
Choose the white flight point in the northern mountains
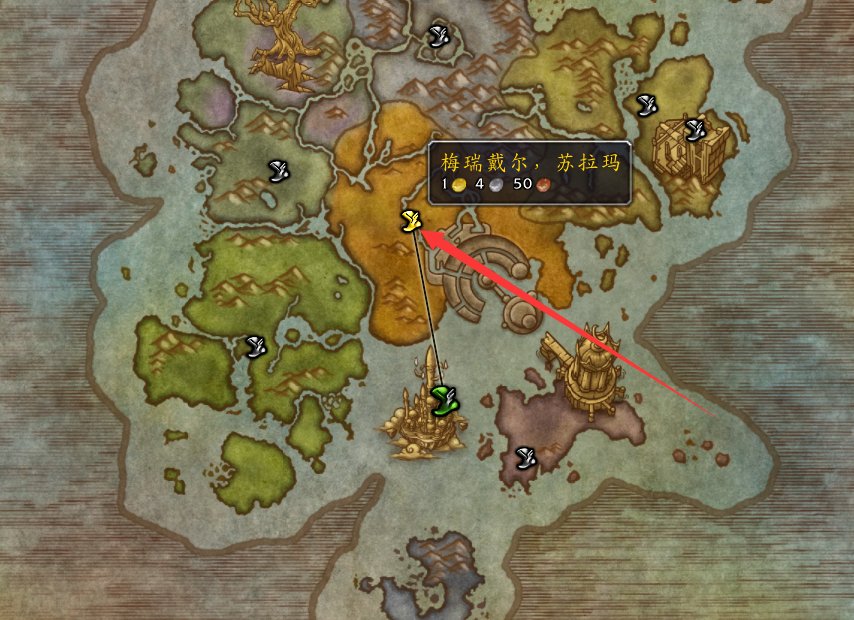tap(437, 37)
